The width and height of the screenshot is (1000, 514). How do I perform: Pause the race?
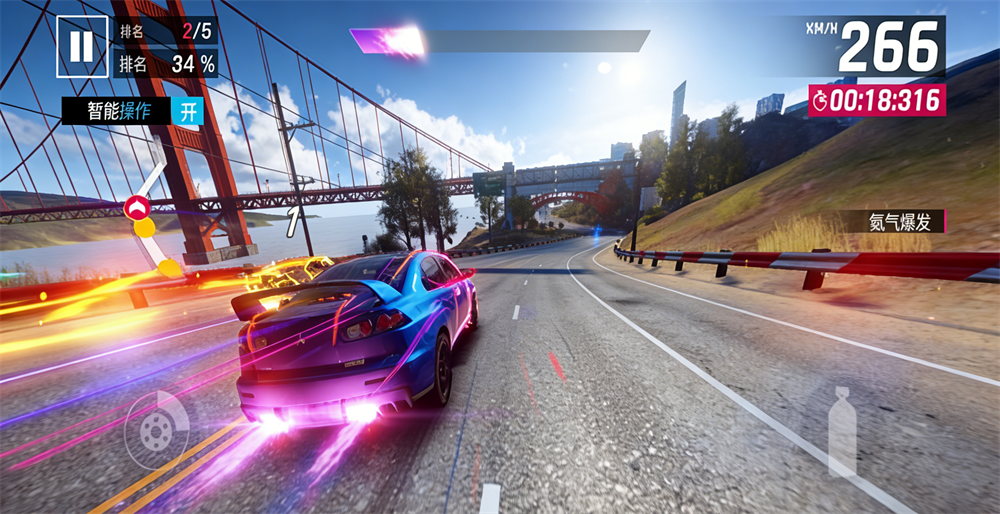pyautogui.click(x=82, y=46)
